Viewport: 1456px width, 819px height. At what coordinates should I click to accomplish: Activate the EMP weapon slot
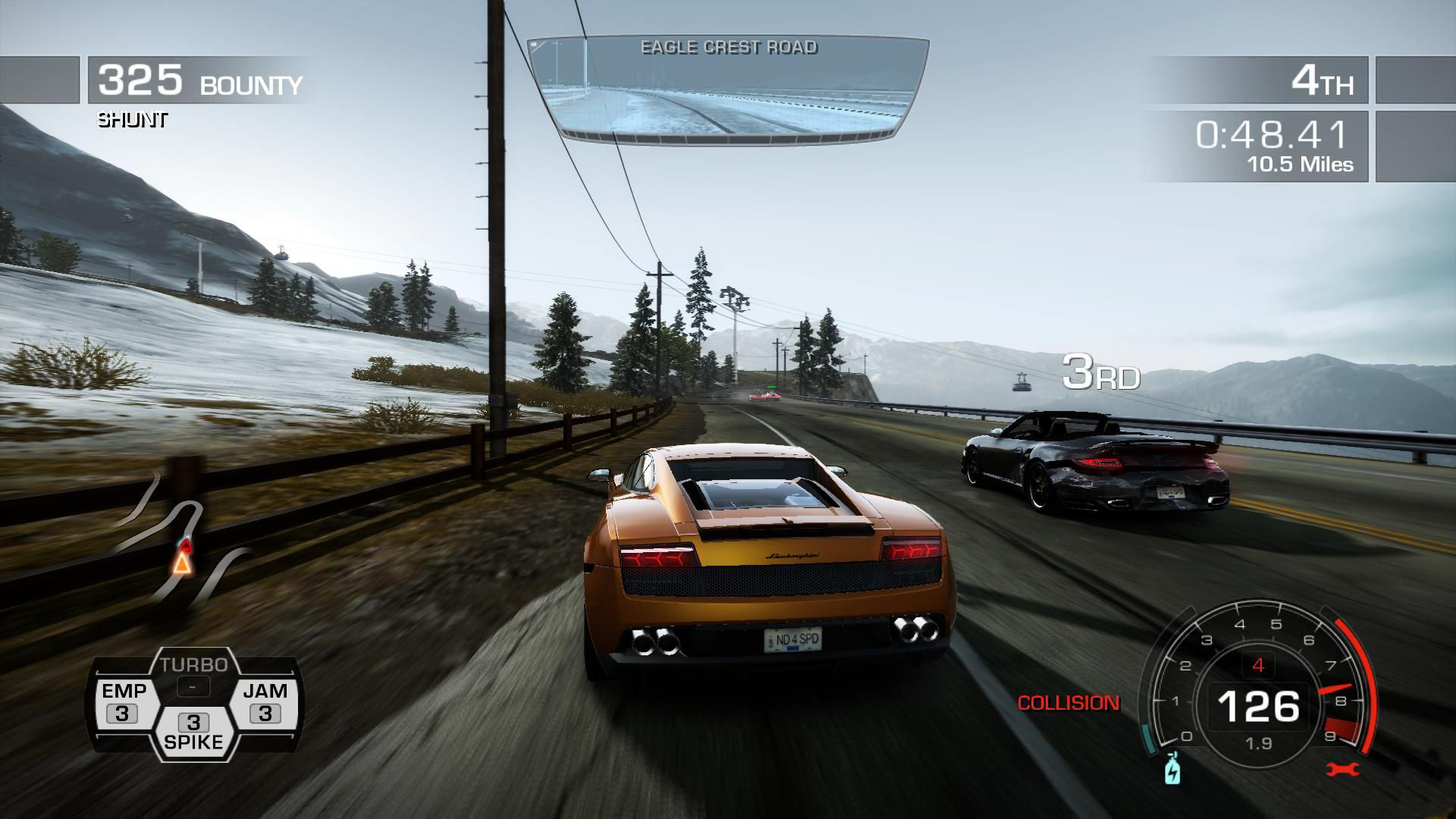tap(123, 702)
